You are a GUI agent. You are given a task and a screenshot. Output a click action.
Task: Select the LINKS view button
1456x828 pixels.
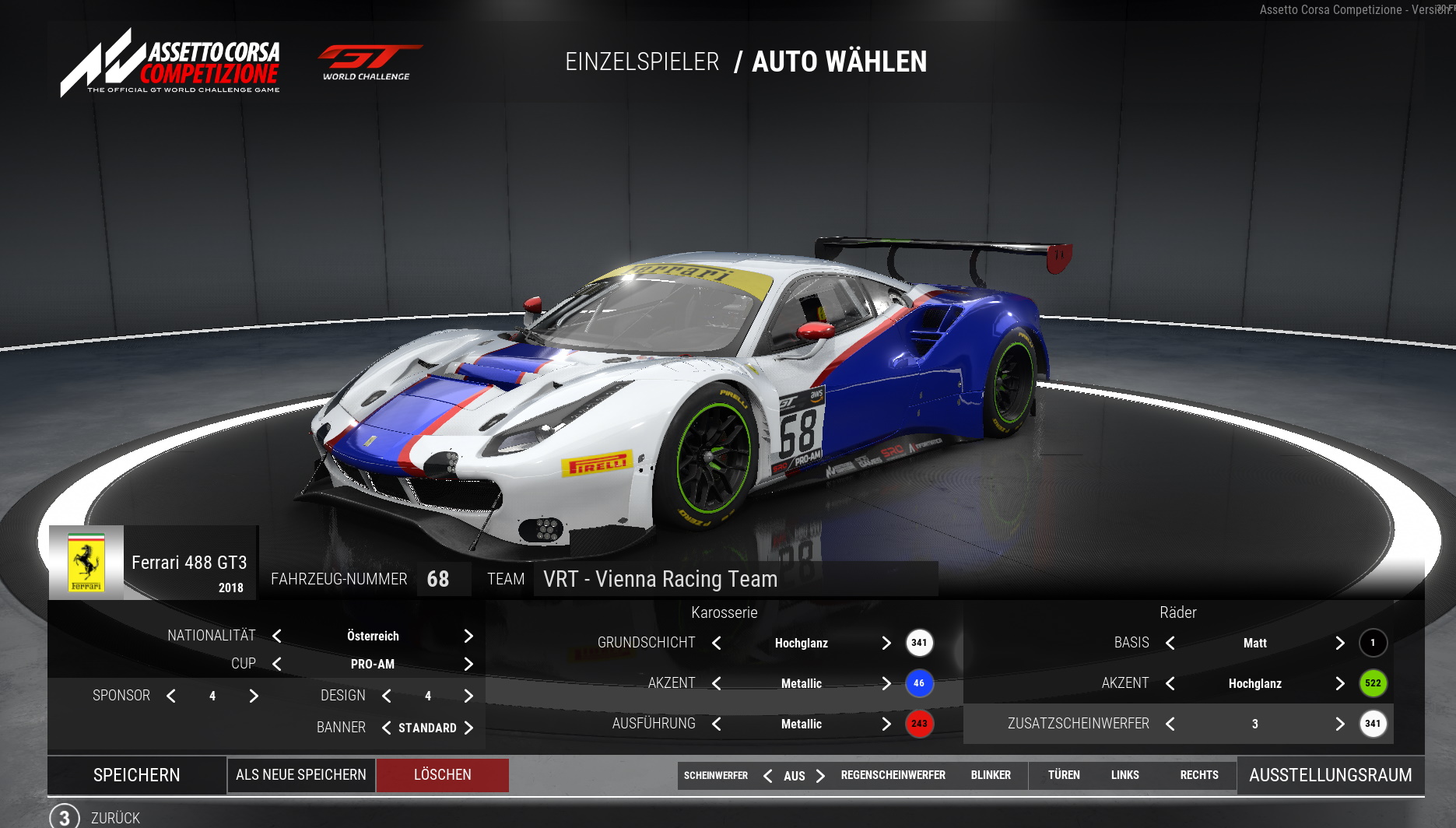(1124, 775)
